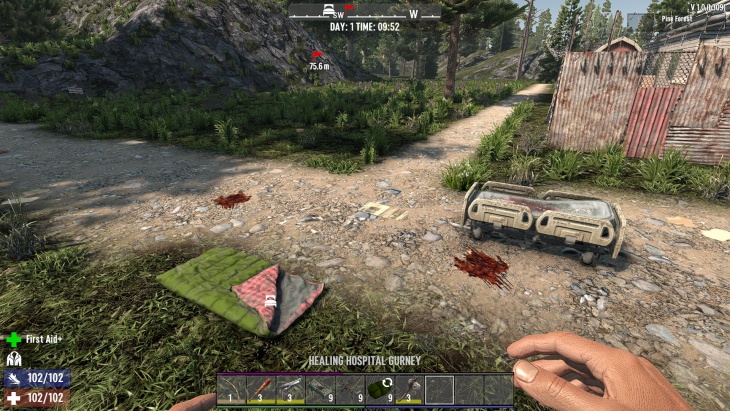Click the red flag waypoint showing 75.6 m
The width and height of the screenshot is (730, 411).
coord(318,55)
